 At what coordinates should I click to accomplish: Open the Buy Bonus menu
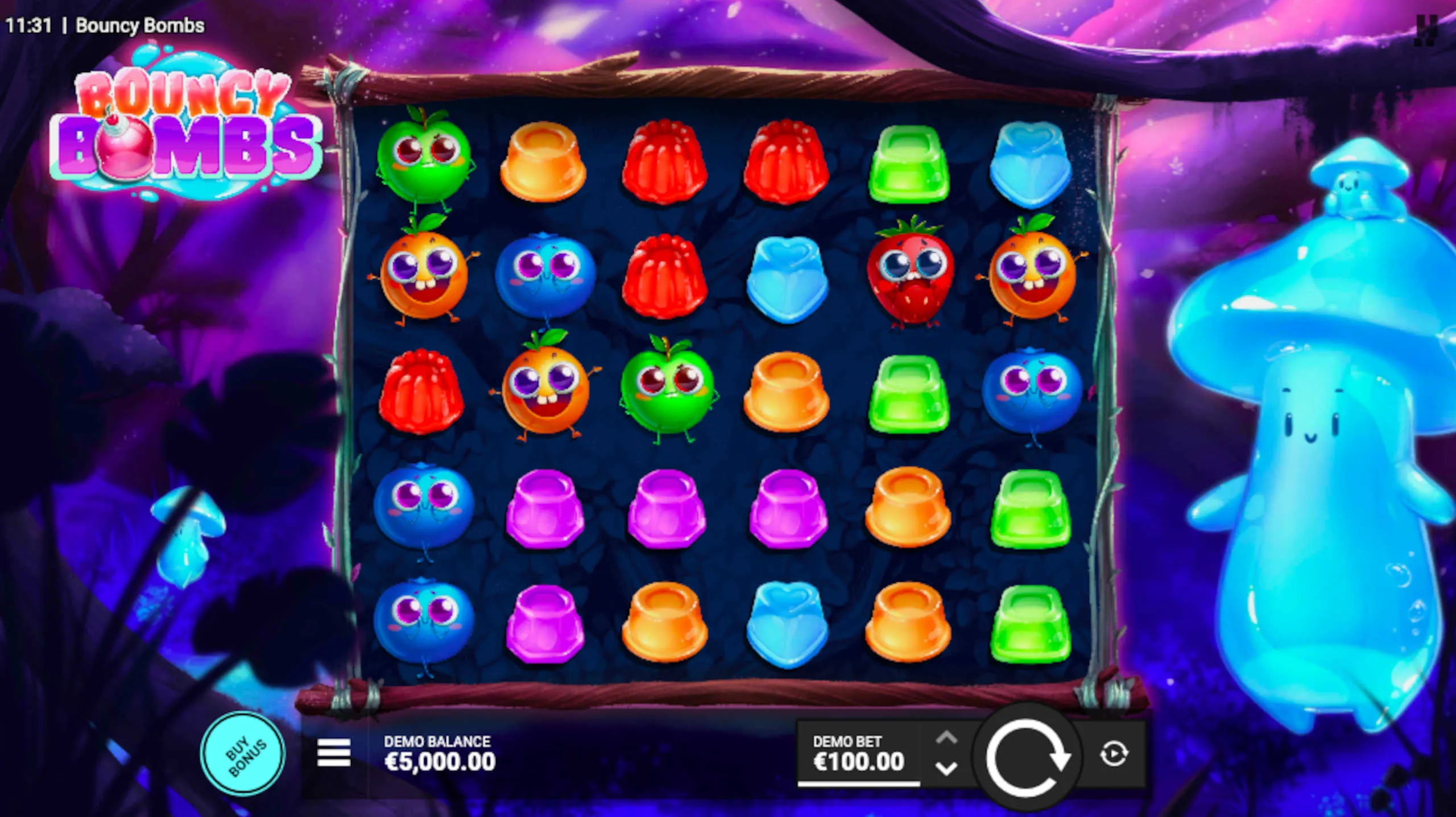(243, 754)
